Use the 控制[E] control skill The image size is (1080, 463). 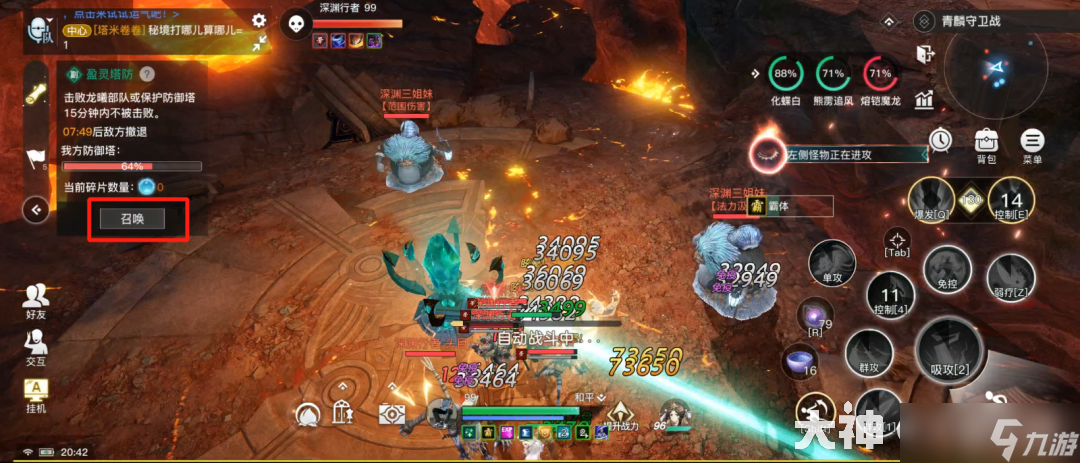click(x=1011, y=199)
